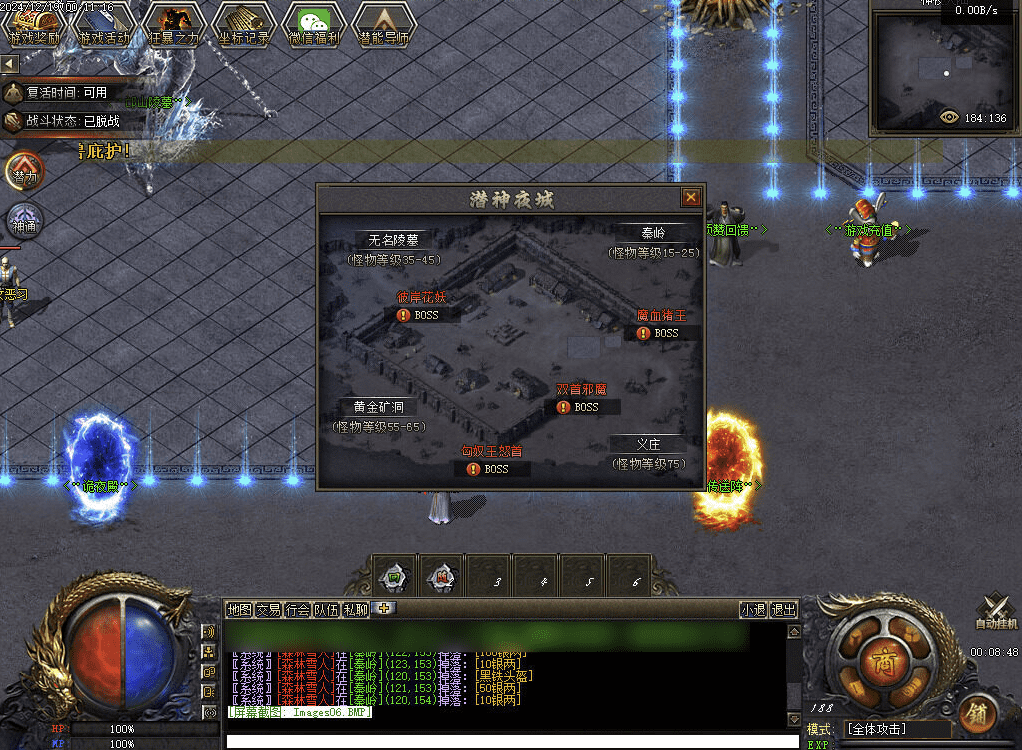This screenshot has width=1022, height=750.
Task: Select the 无名陵墓 destination
Action: 393,240
